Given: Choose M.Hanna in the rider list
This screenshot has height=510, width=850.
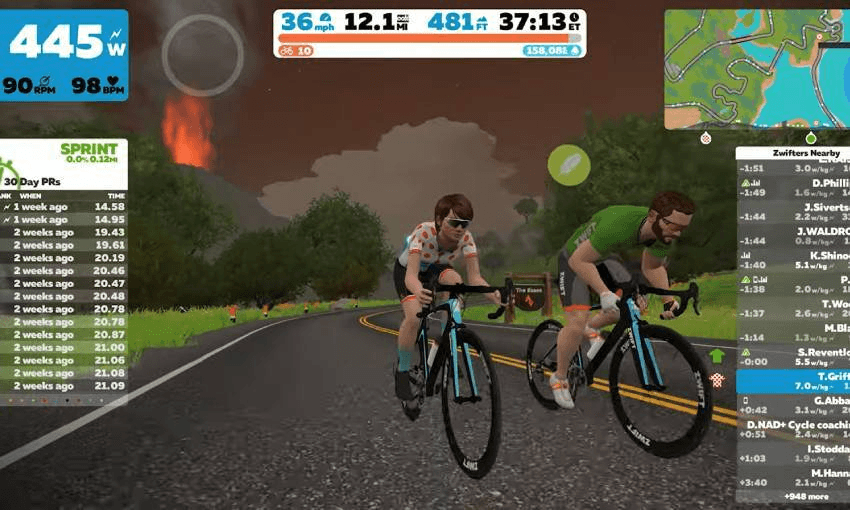Looking at the screenshot, I should coord(793,477).
